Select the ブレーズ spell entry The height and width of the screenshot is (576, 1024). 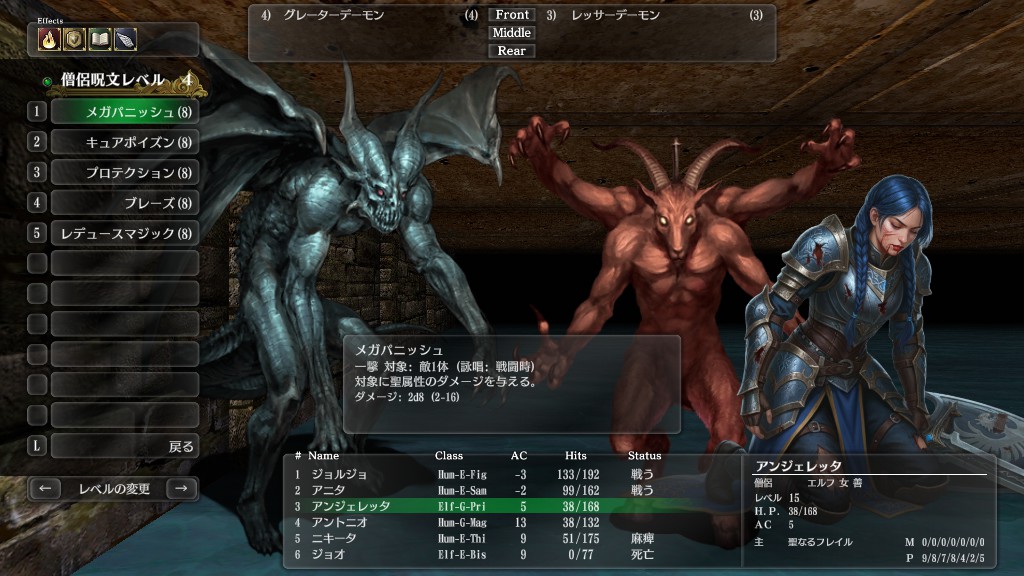pos(124,203)
